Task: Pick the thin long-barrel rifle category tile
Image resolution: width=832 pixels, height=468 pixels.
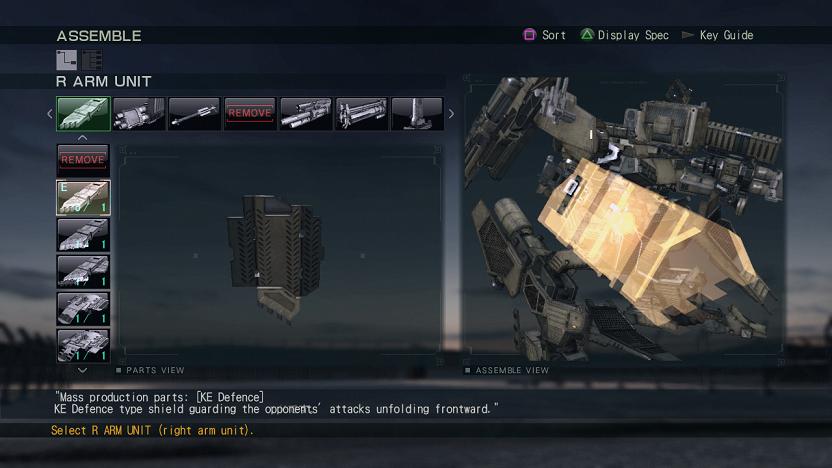Action: [x=194, y=114]
